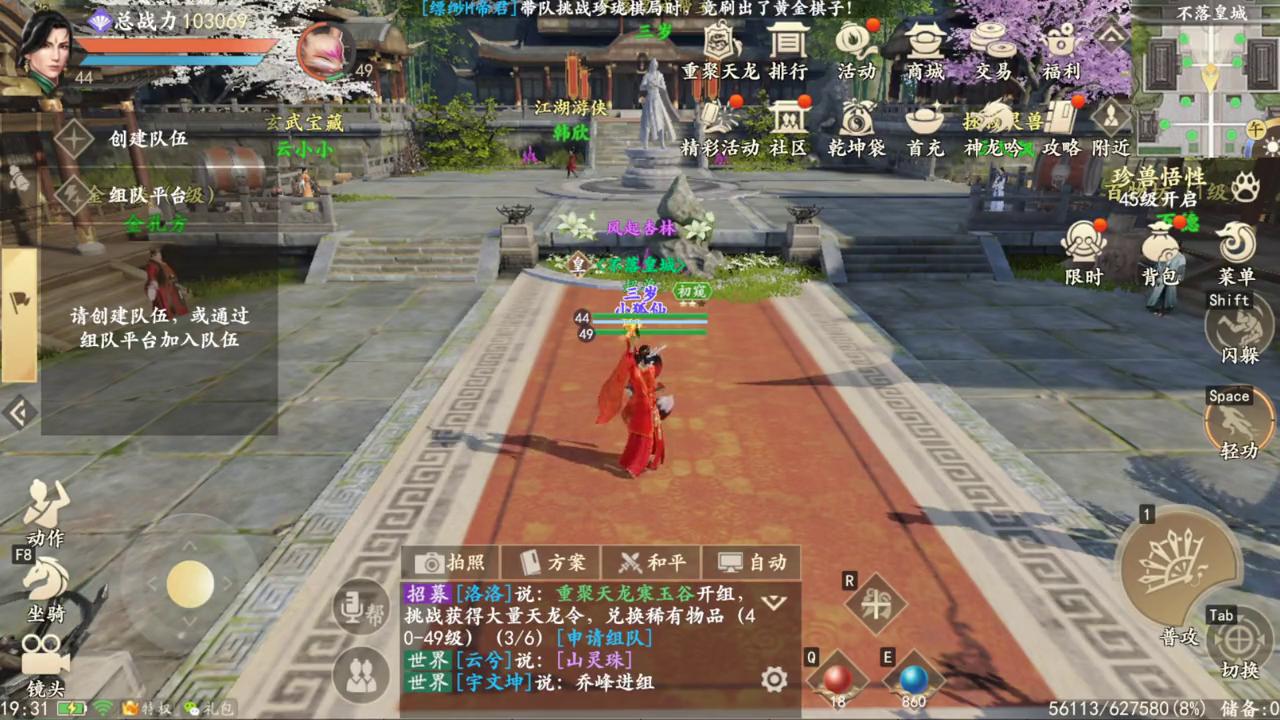Switch target with the 切换 button

pyautogui.click(x=1240, y=643)
